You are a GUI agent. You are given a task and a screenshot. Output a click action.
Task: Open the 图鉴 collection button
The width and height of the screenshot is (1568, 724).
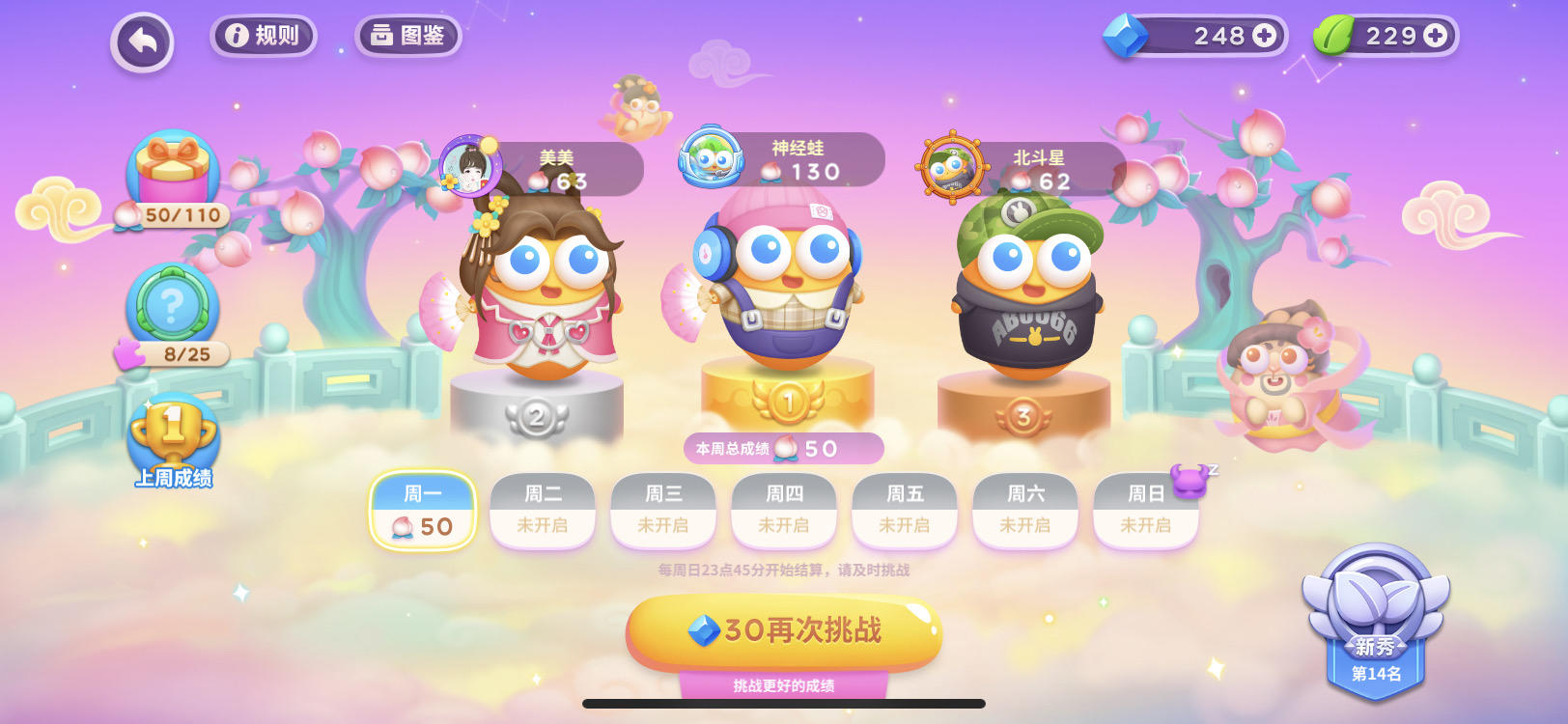pyautogui.click(x=408, y=35)
